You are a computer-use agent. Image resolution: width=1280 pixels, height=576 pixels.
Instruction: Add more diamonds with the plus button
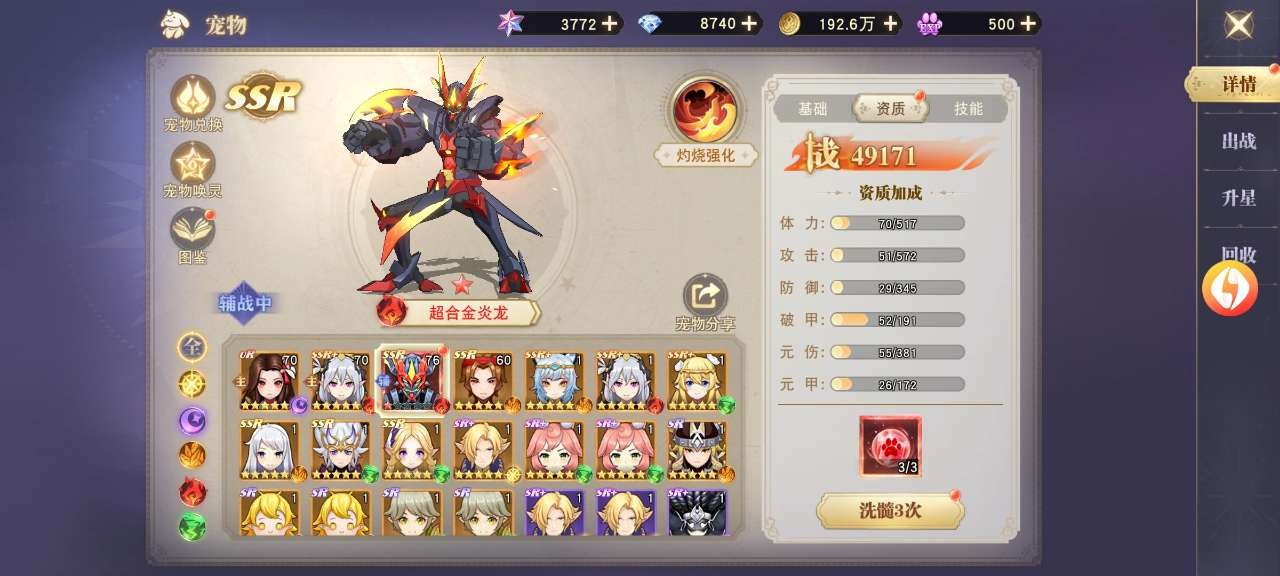point(748,24)
